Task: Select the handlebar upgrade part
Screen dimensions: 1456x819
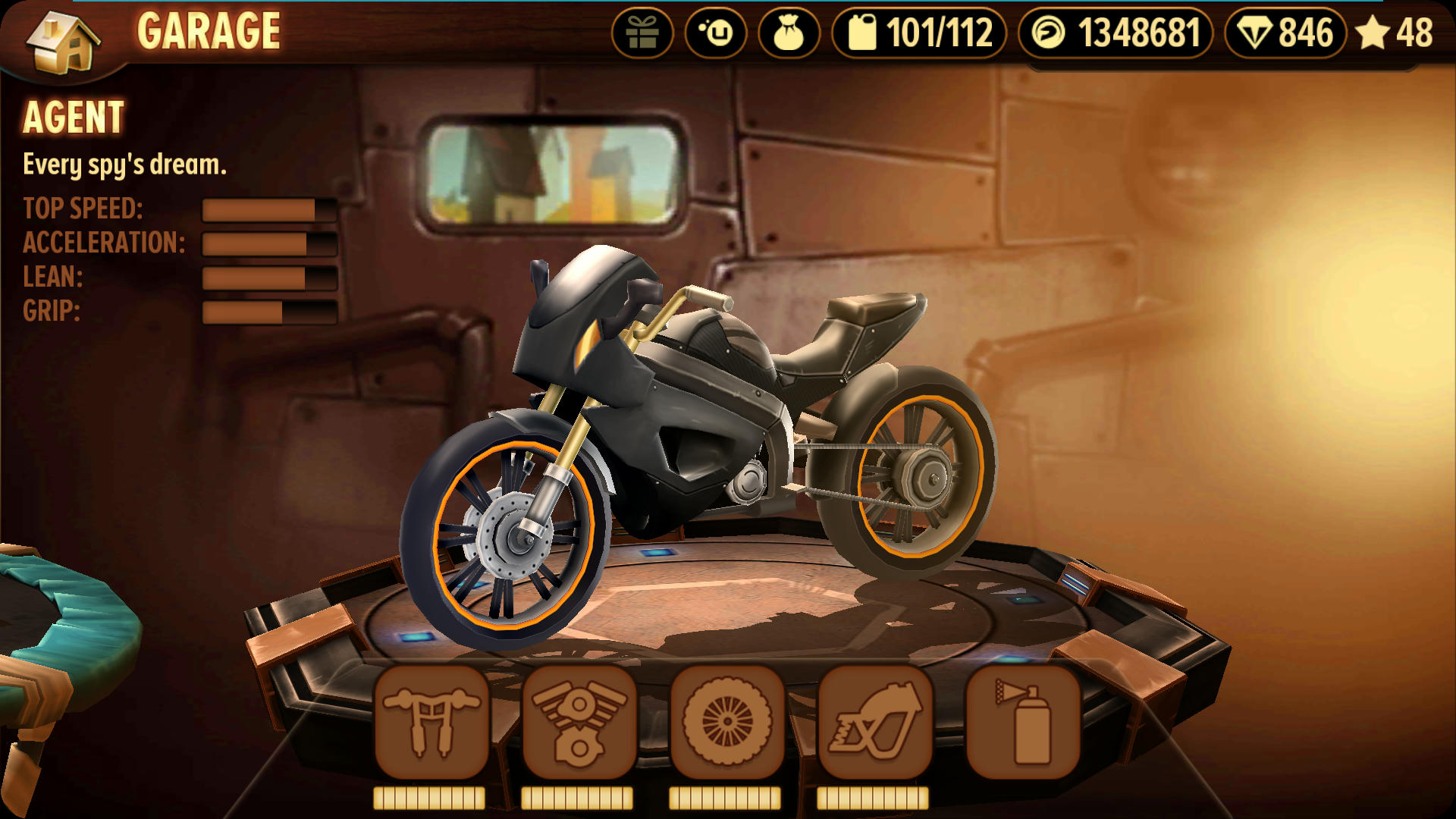Action: click(431, 722)
